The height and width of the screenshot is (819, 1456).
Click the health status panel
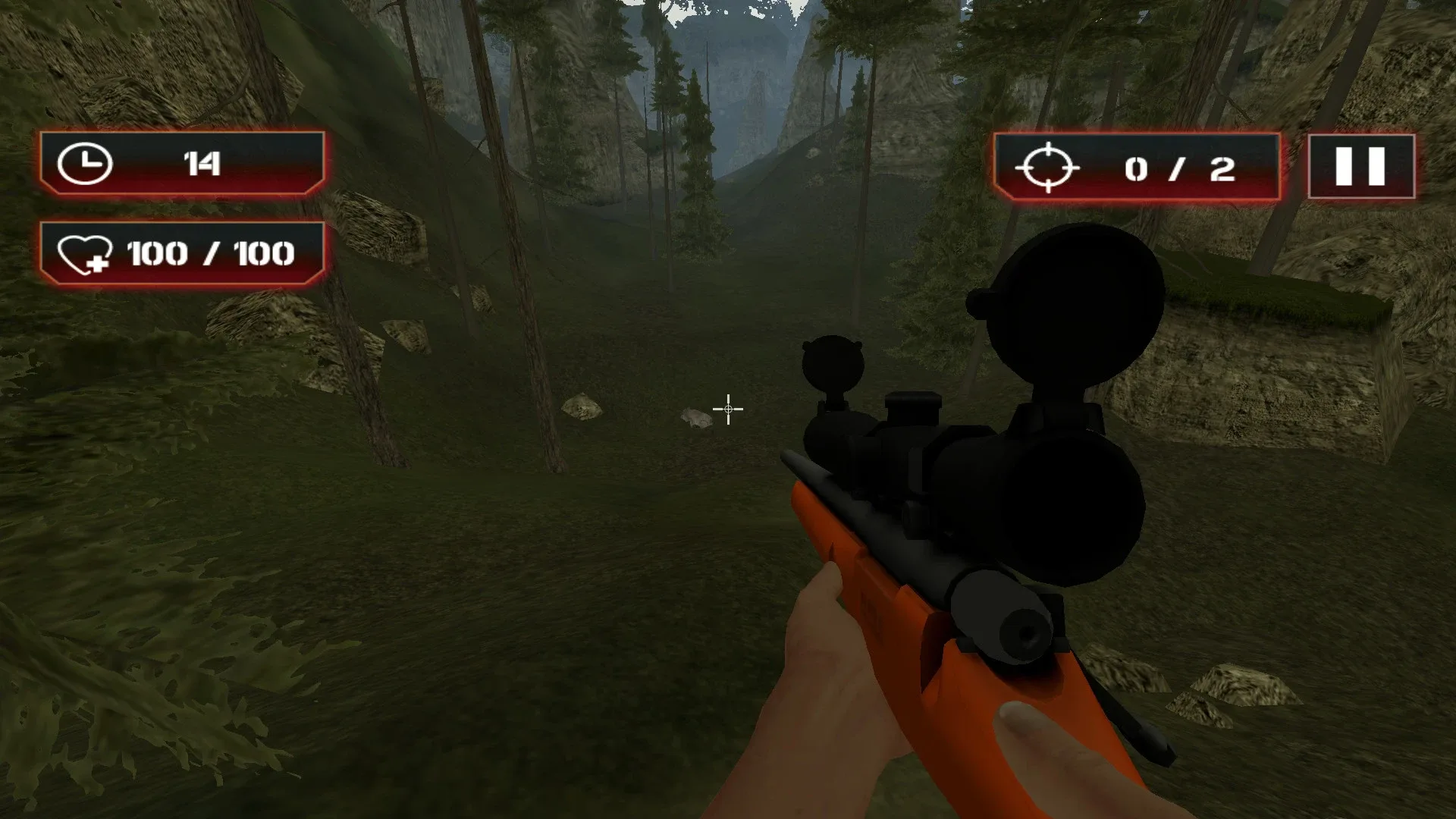[182, 255]
